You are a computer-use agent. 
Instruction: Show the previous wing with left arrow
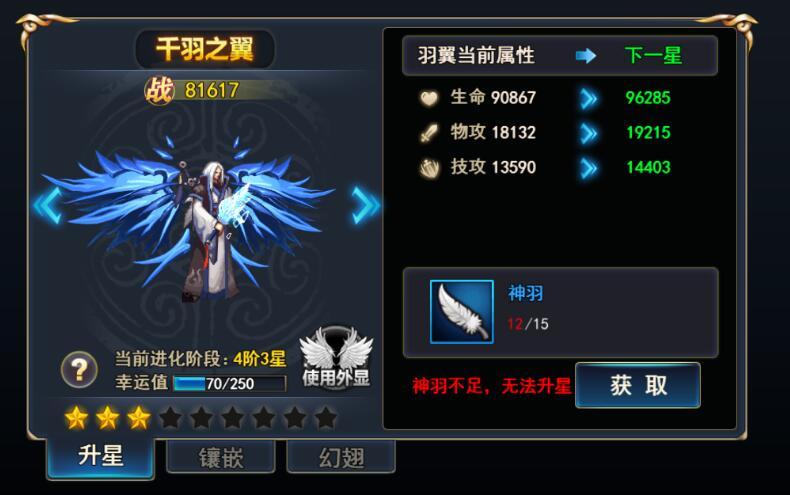47,205
